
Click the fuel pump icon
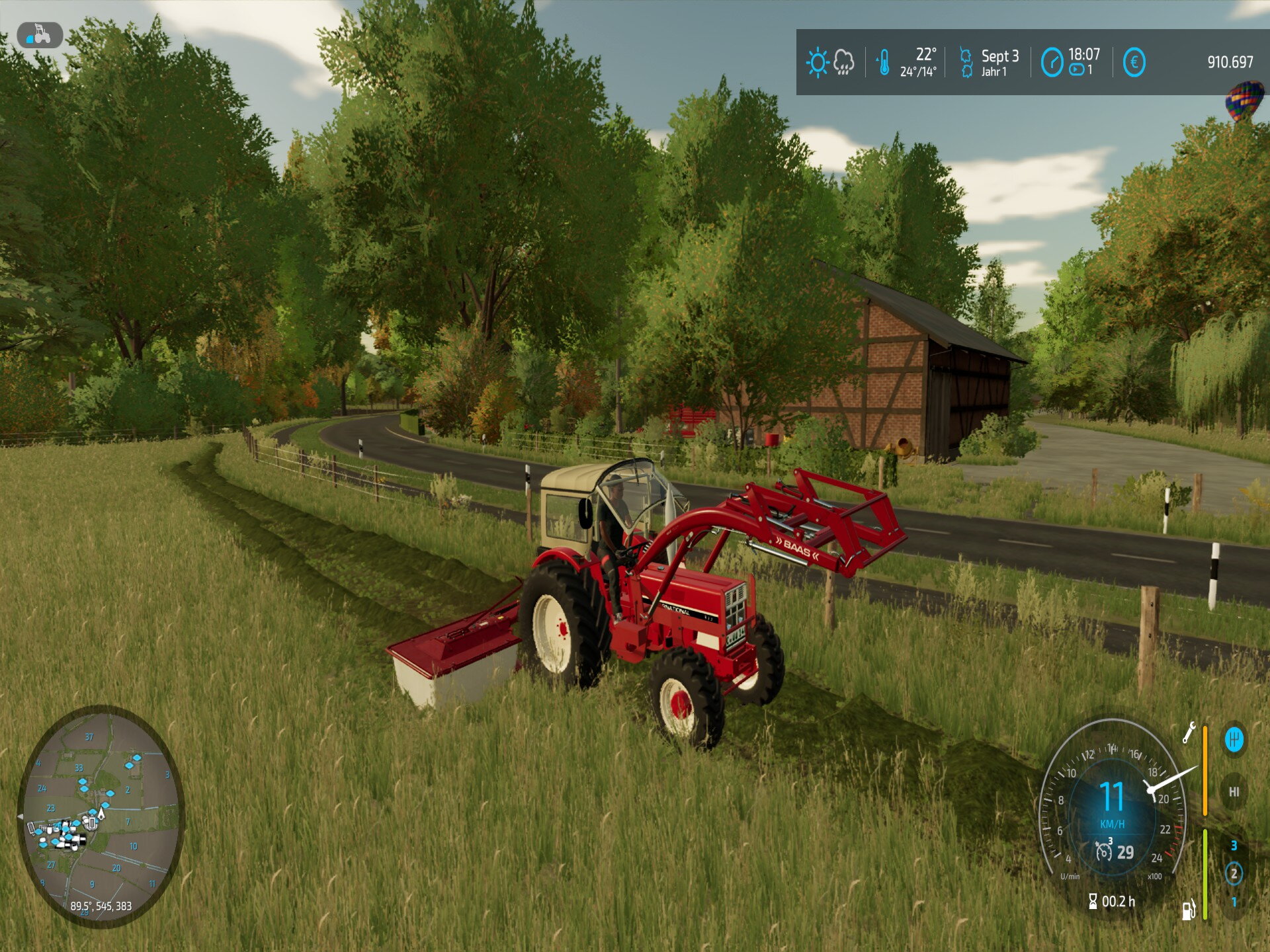[x=1189, y=910]
